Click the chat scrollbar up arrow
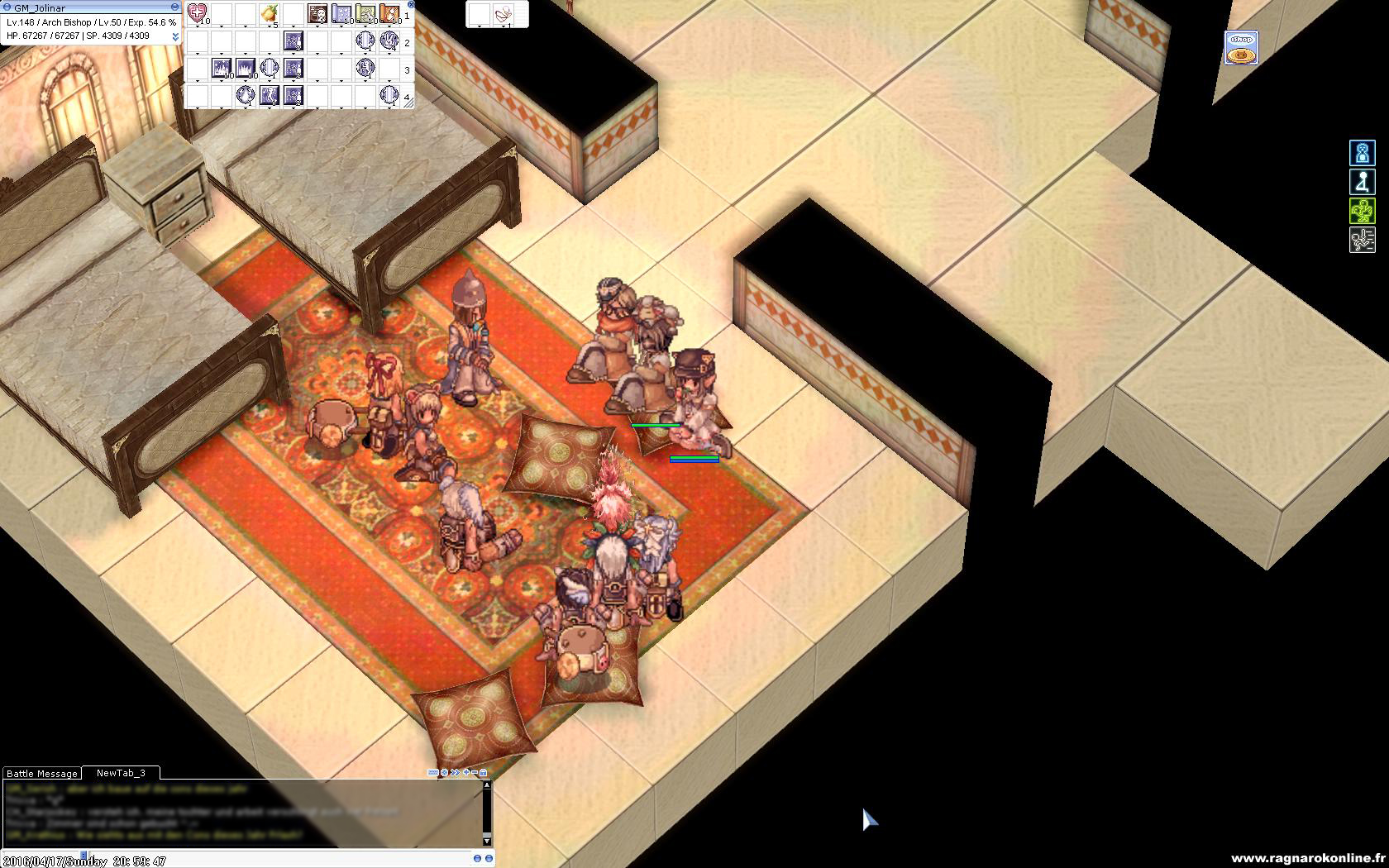This screenshot has height=868, width=1389. pos(487,786)
